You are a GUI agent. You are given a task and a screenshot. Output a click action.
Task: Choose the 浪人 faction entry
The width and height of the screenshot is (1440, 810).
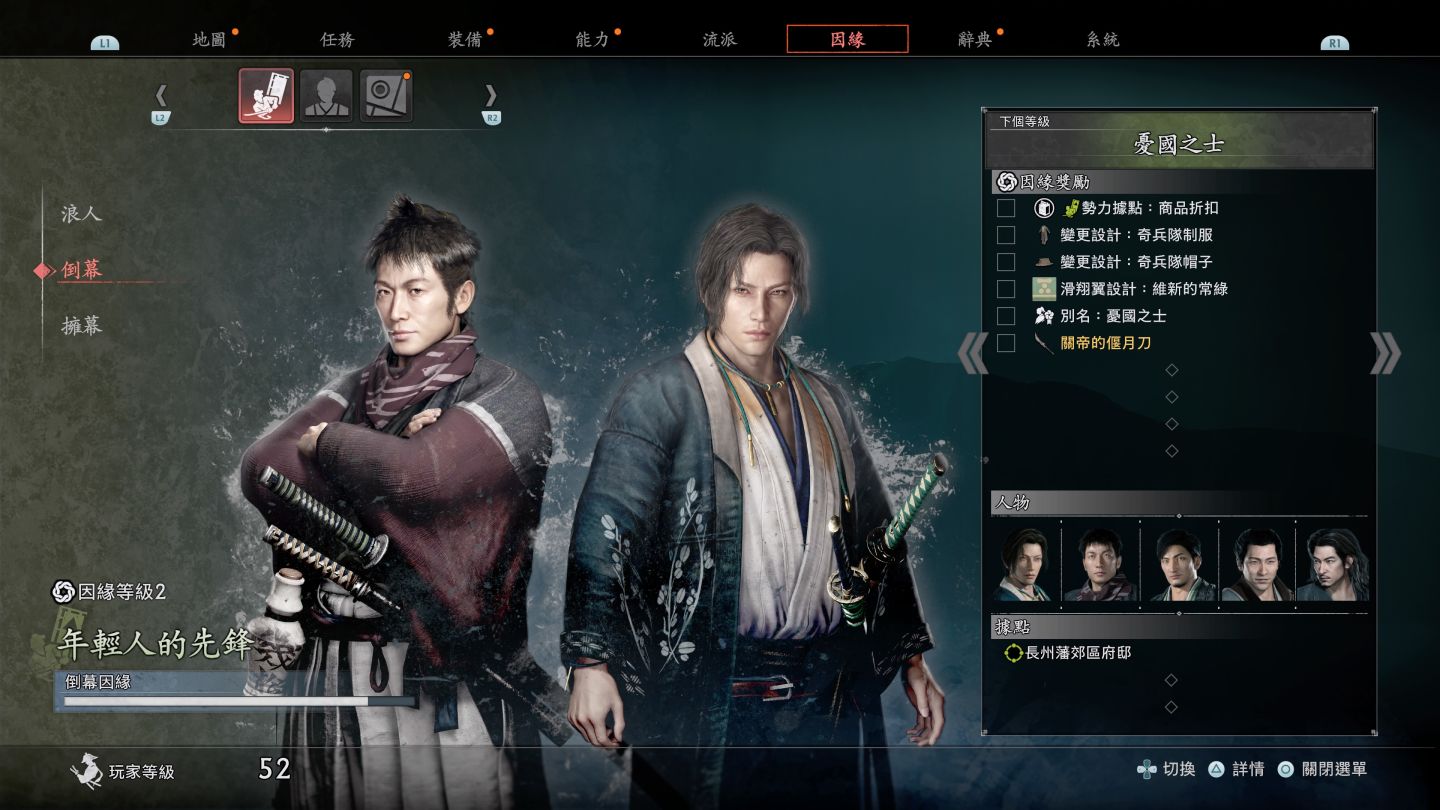coord(81,214)
